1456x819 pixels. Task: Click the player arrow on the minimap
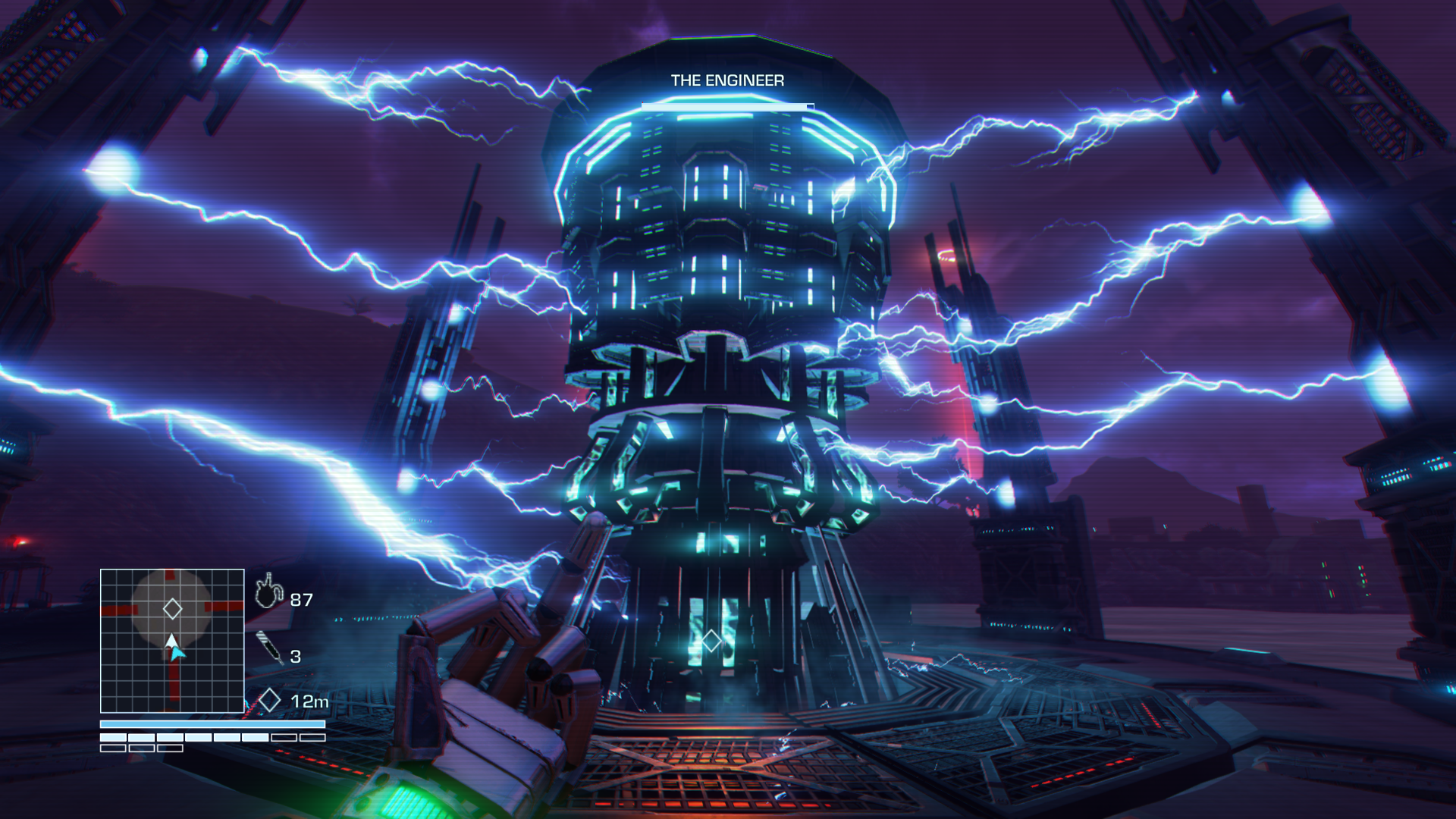[x=174, y=648]
